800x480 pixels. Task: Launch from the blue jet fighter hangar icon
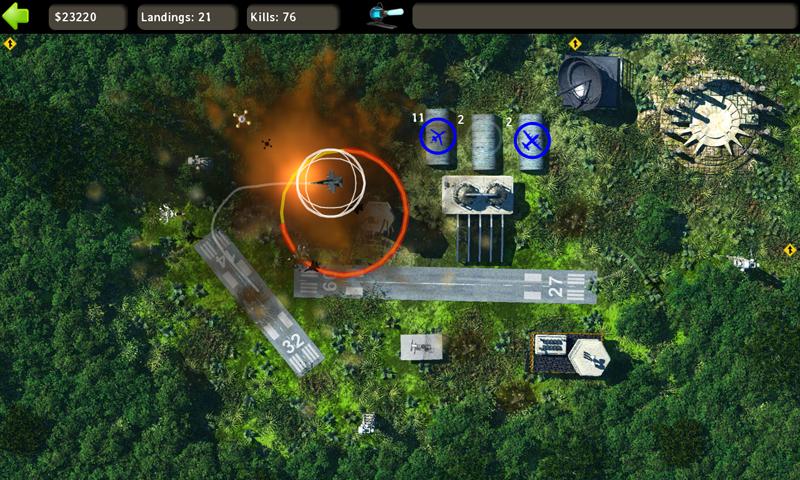click(x=438, y=136)
